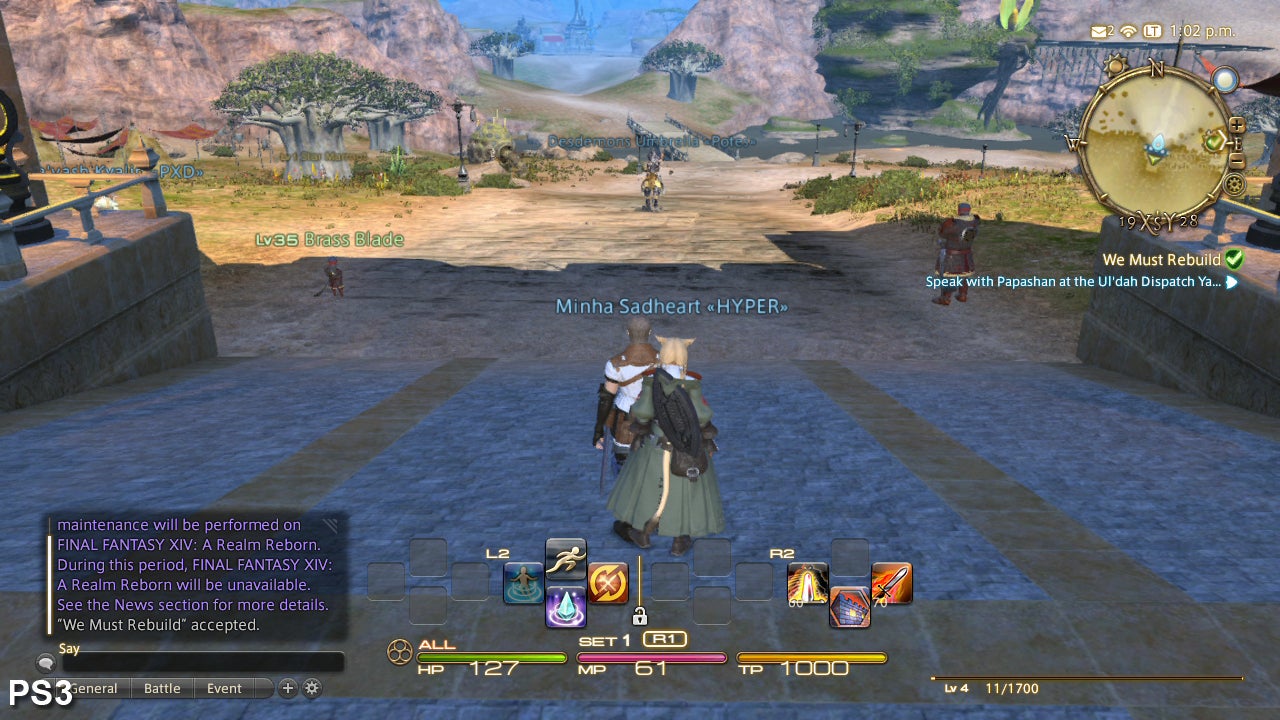
Task: Open the Event chat tab
Action: [223, 688]
